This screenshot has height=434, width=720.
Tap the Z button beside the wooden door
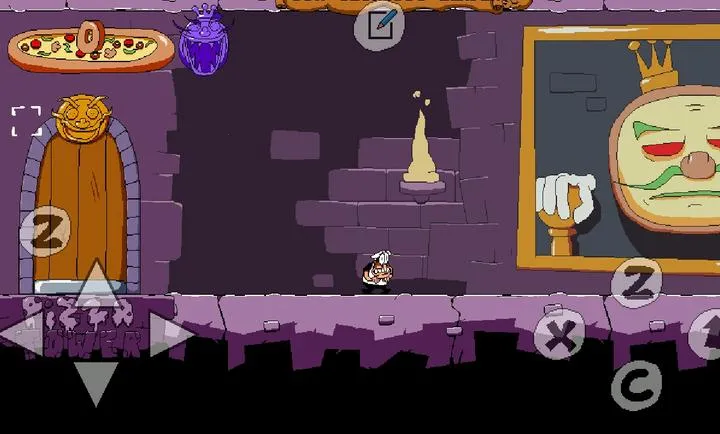[44, 231]
